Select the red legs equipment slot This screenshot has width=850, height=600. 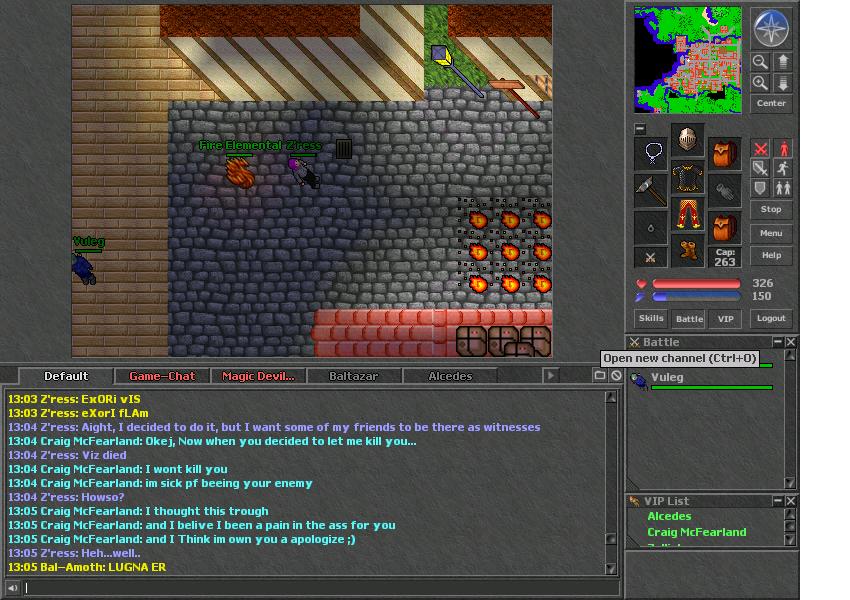click(687, 214)
